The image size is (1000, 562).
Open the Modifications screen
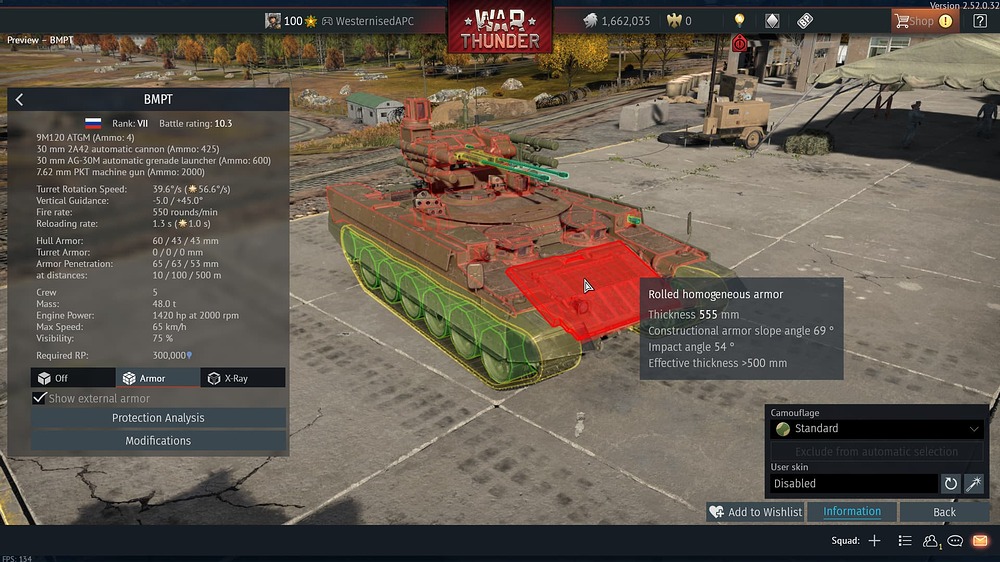[x=158, y=441]
